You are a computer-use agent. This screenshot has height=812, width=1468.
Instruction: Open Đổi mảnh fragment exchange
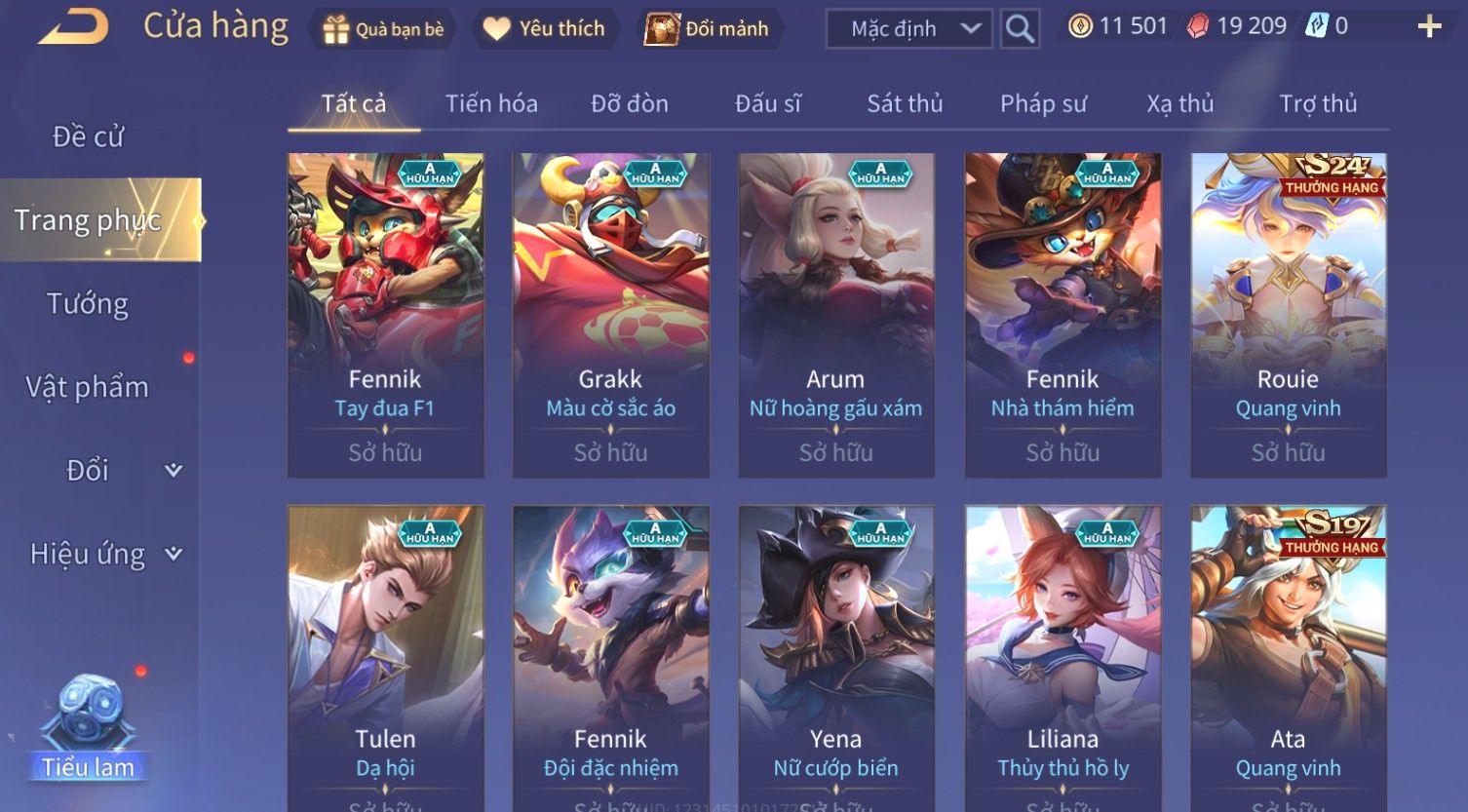707,29
